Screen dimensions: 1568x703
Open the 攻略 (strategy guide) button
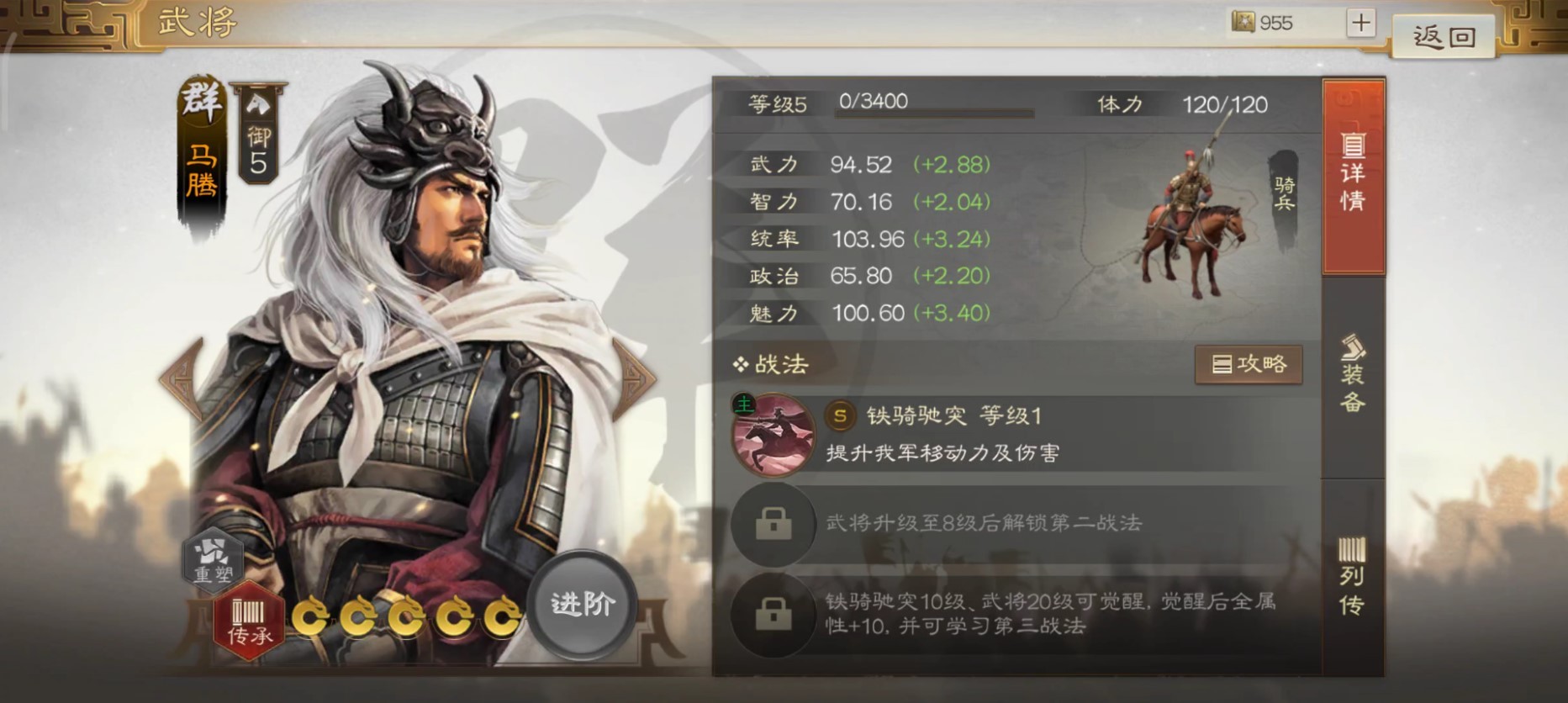(1249, 364)
